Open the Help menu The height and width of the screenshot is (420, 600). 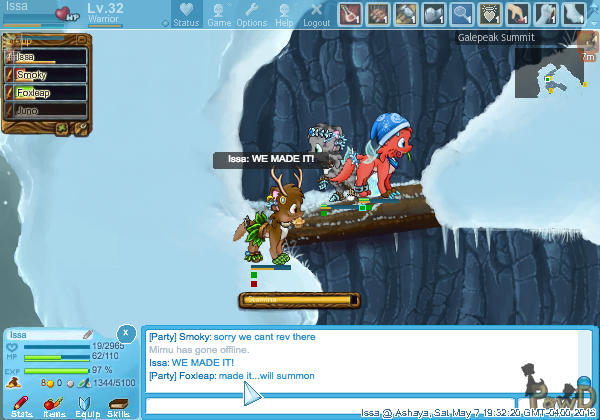[284, 14]
